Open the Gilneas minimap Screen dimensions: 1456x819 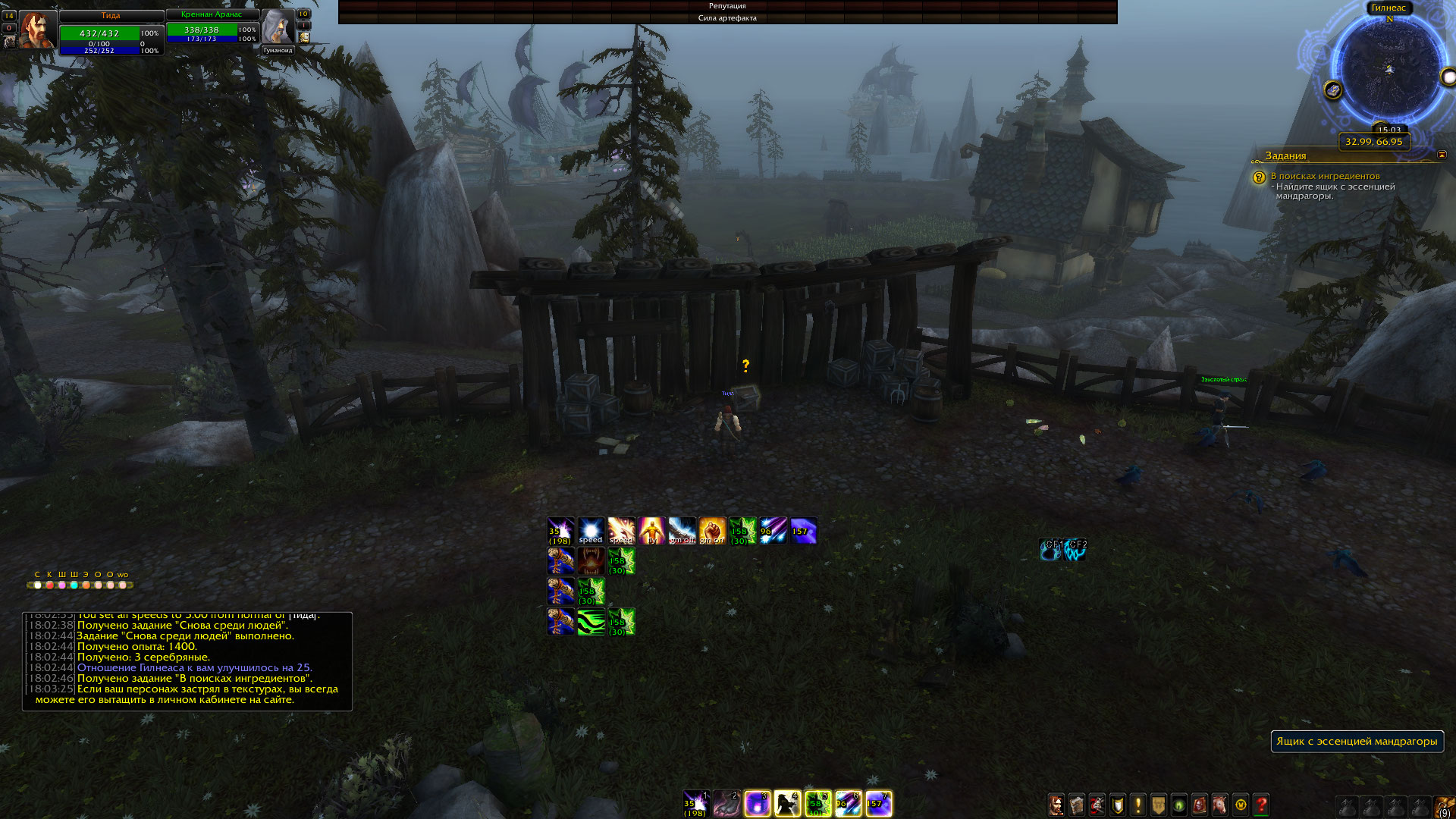pyautogui.click(x=1389, y=70)
